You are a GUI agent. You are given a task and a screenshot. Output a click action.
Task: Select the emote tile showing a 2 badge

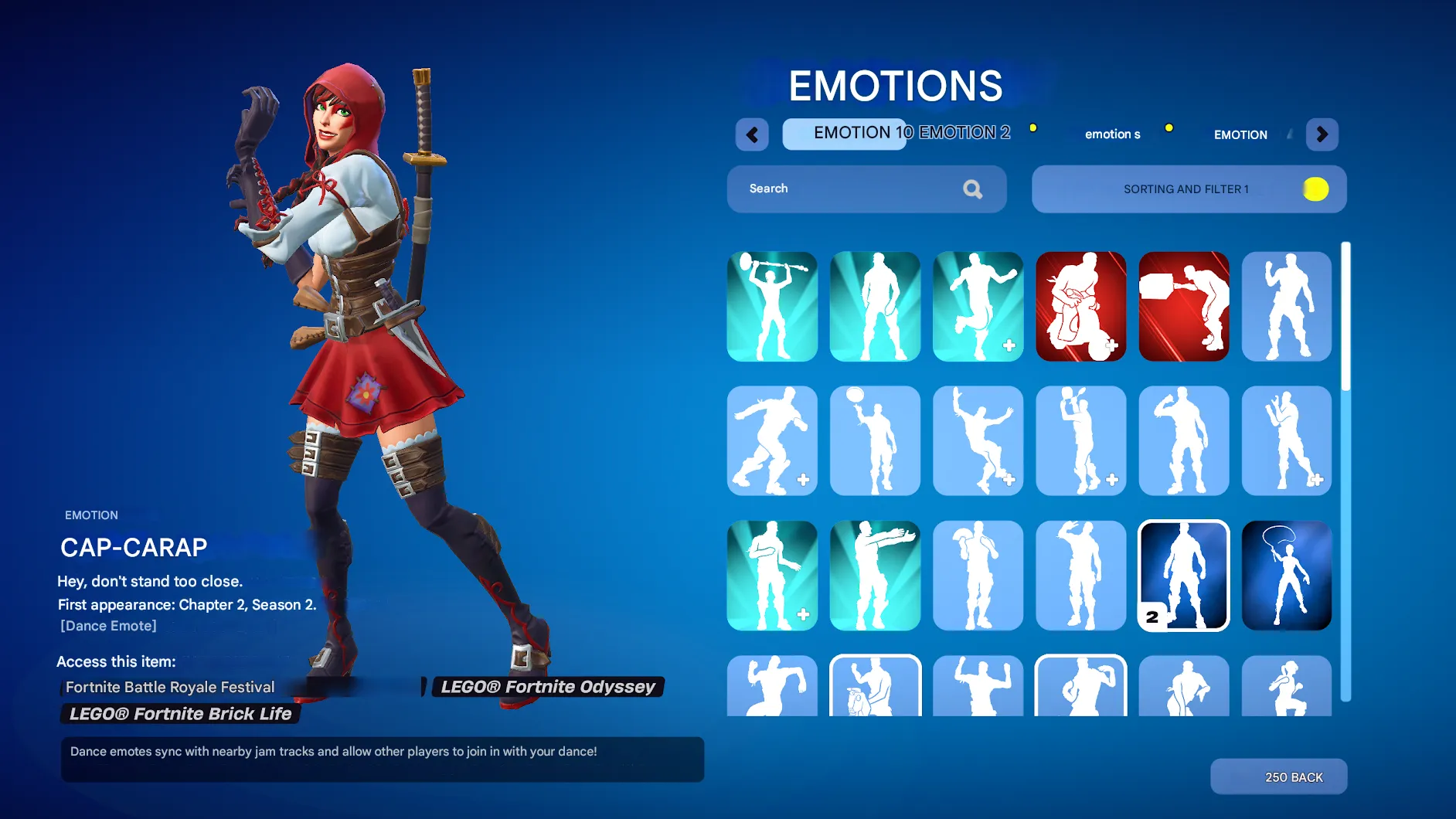[x=1183, y=576]
